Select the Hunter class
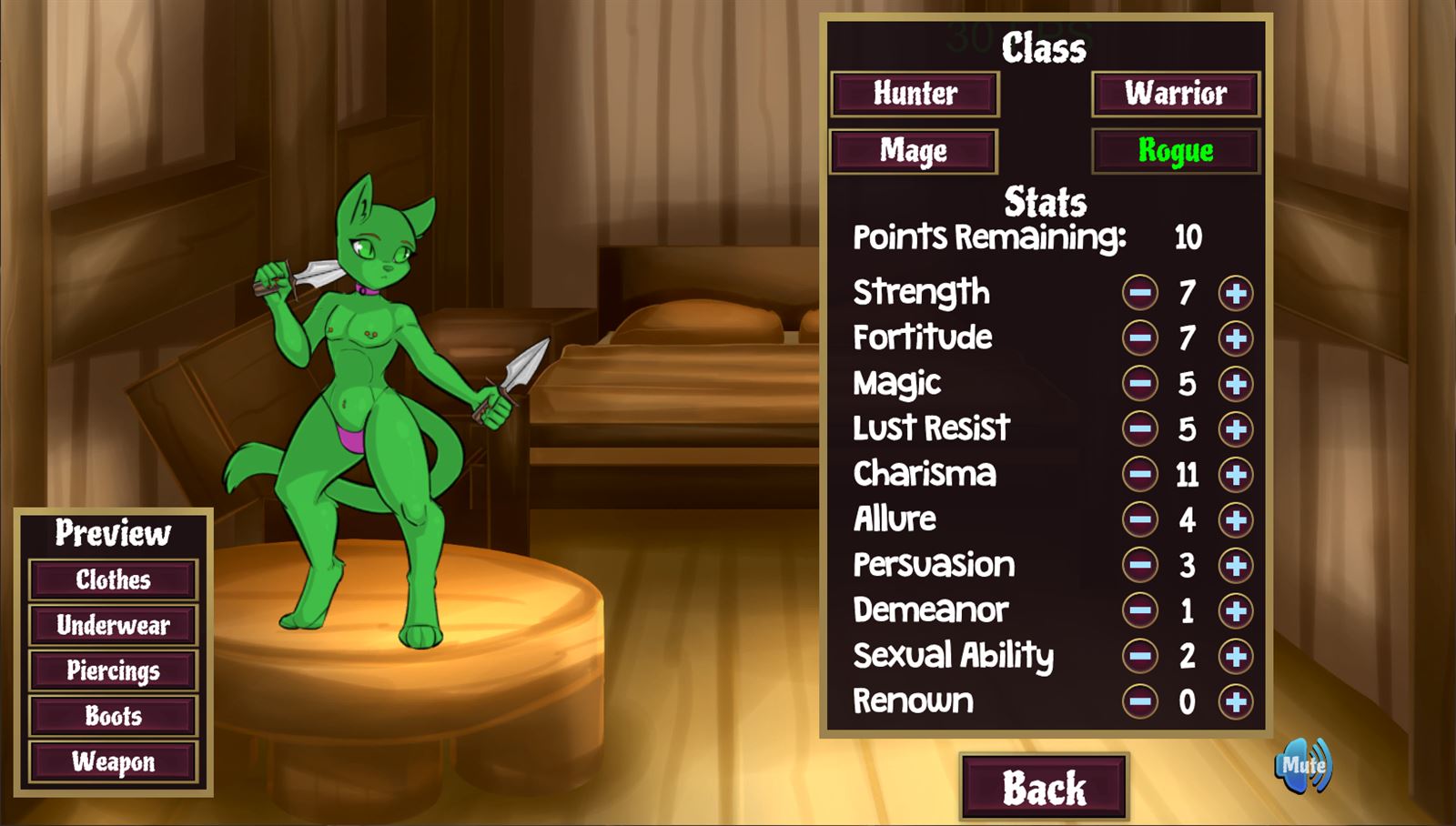Image resolution: width=1456 pixels, height=826 pixels. pos(914,94)
